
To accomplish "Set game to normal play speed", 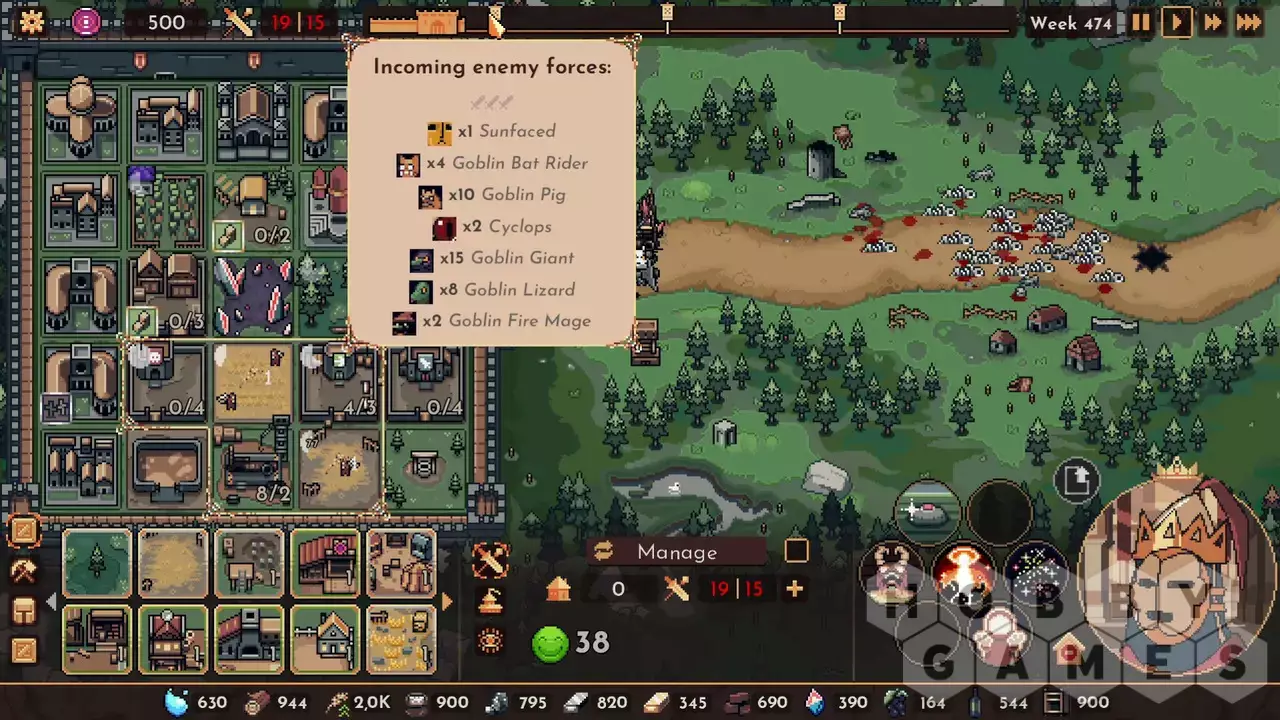I will (1176, 22).
